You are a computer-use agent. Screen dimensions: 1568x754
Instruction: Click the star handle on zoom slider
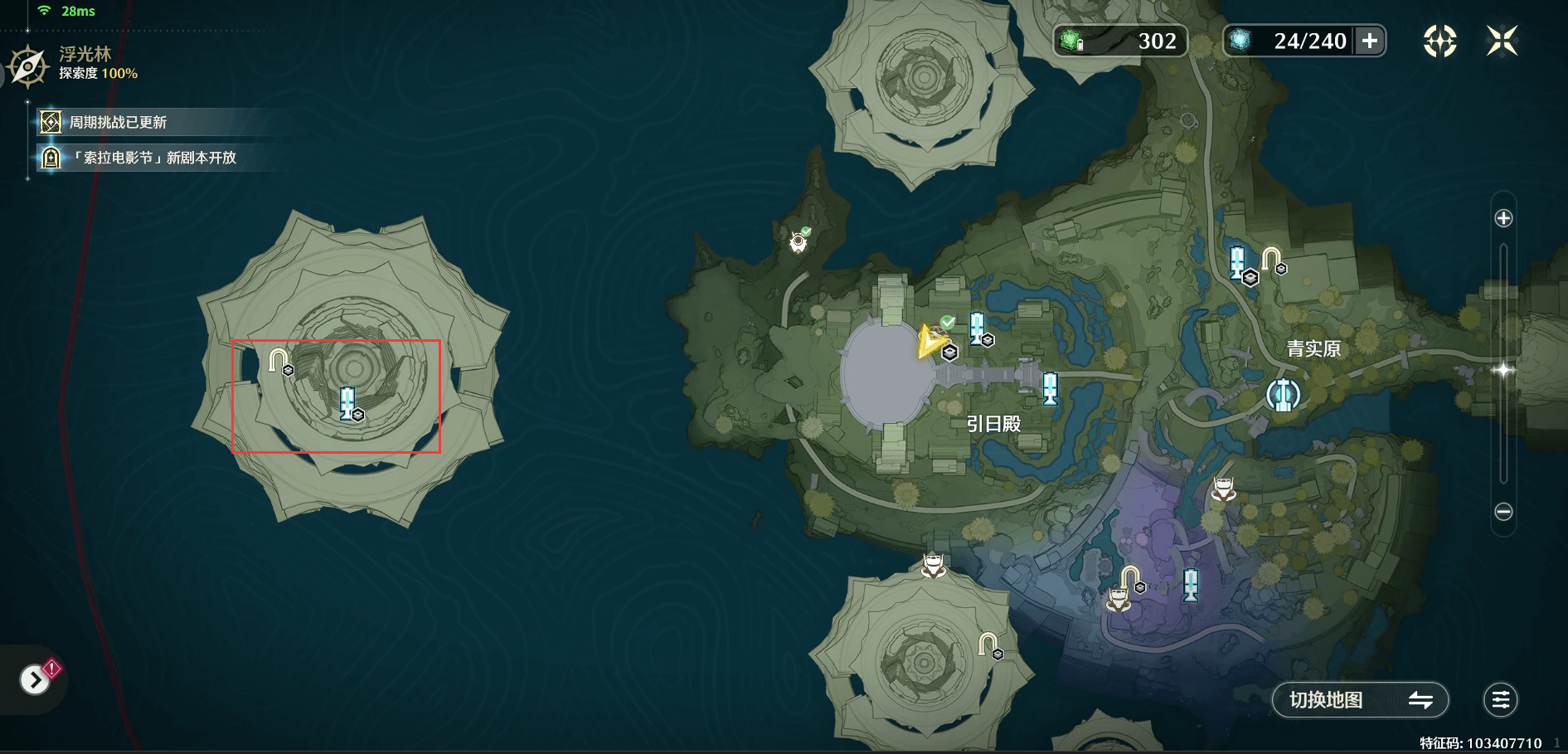[x=1503, y=370]
